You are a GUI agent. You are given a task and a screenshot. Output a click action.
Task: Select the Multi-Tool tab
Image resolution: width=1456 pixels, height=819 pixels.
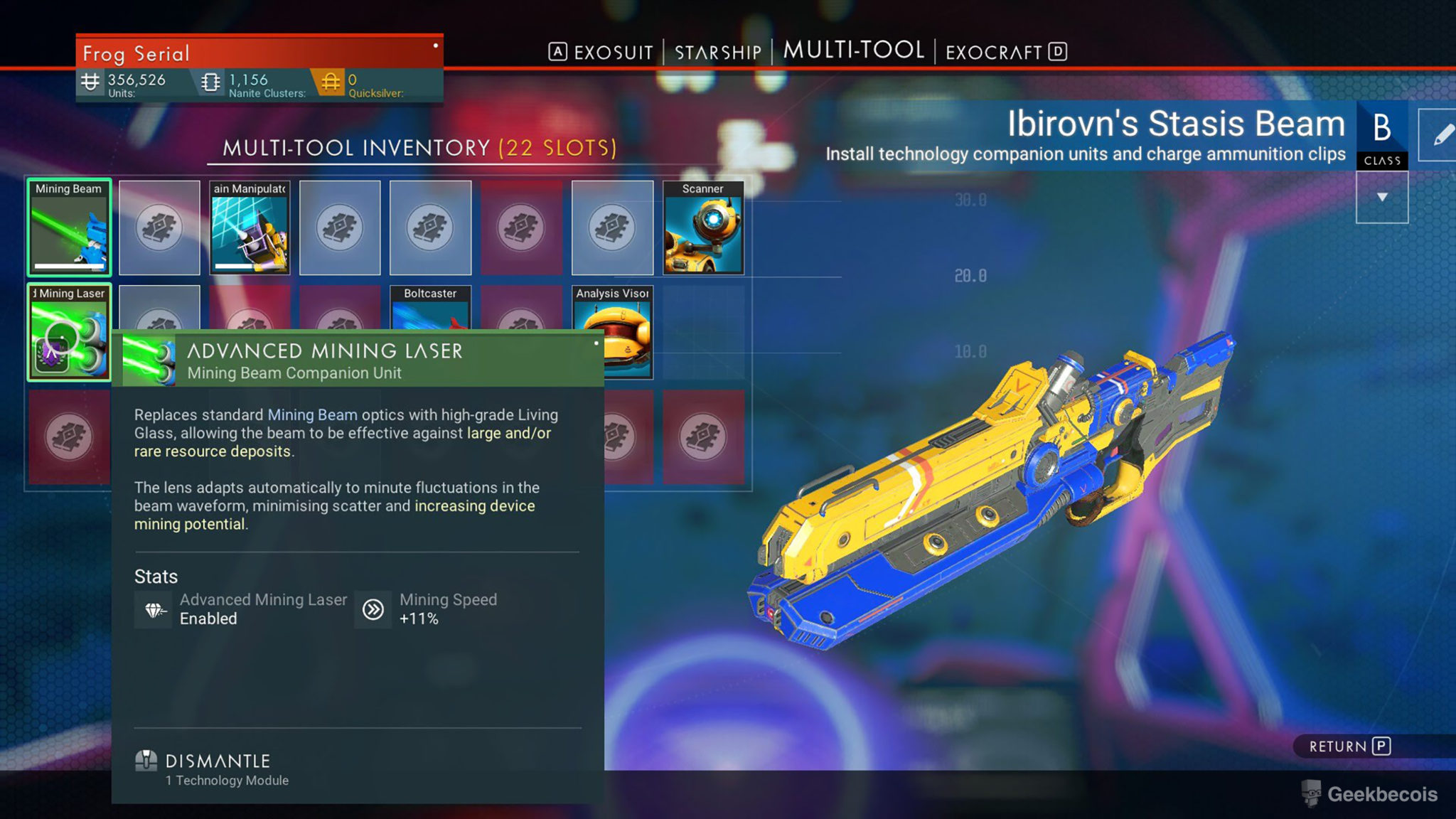(x=853, y=50)
